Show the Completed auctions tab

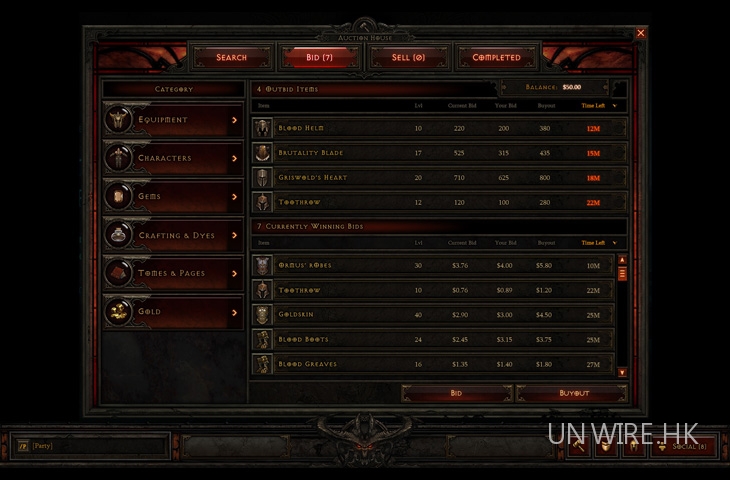(x=496, y=58)
